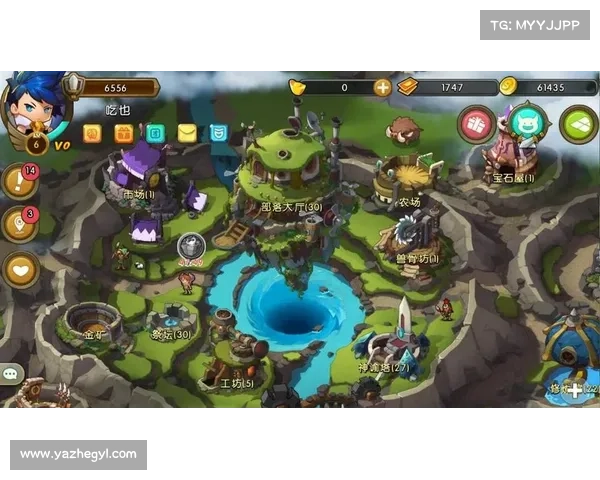Screen dimensions: 600x480
Task: Open the chat speech bubble
Action: point(11,373)
